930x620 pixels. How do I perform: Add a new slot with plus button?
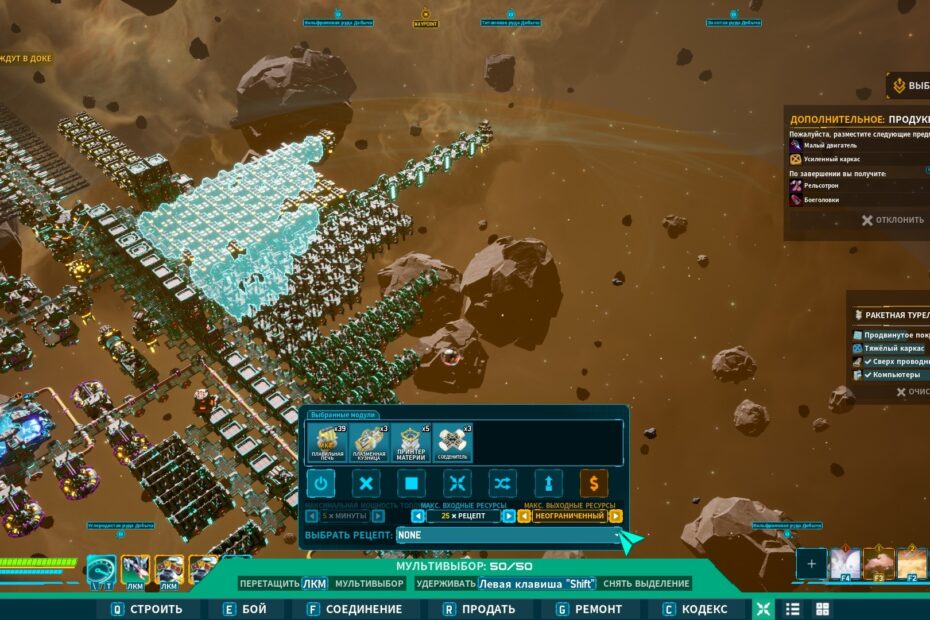(x=811, y=564)
